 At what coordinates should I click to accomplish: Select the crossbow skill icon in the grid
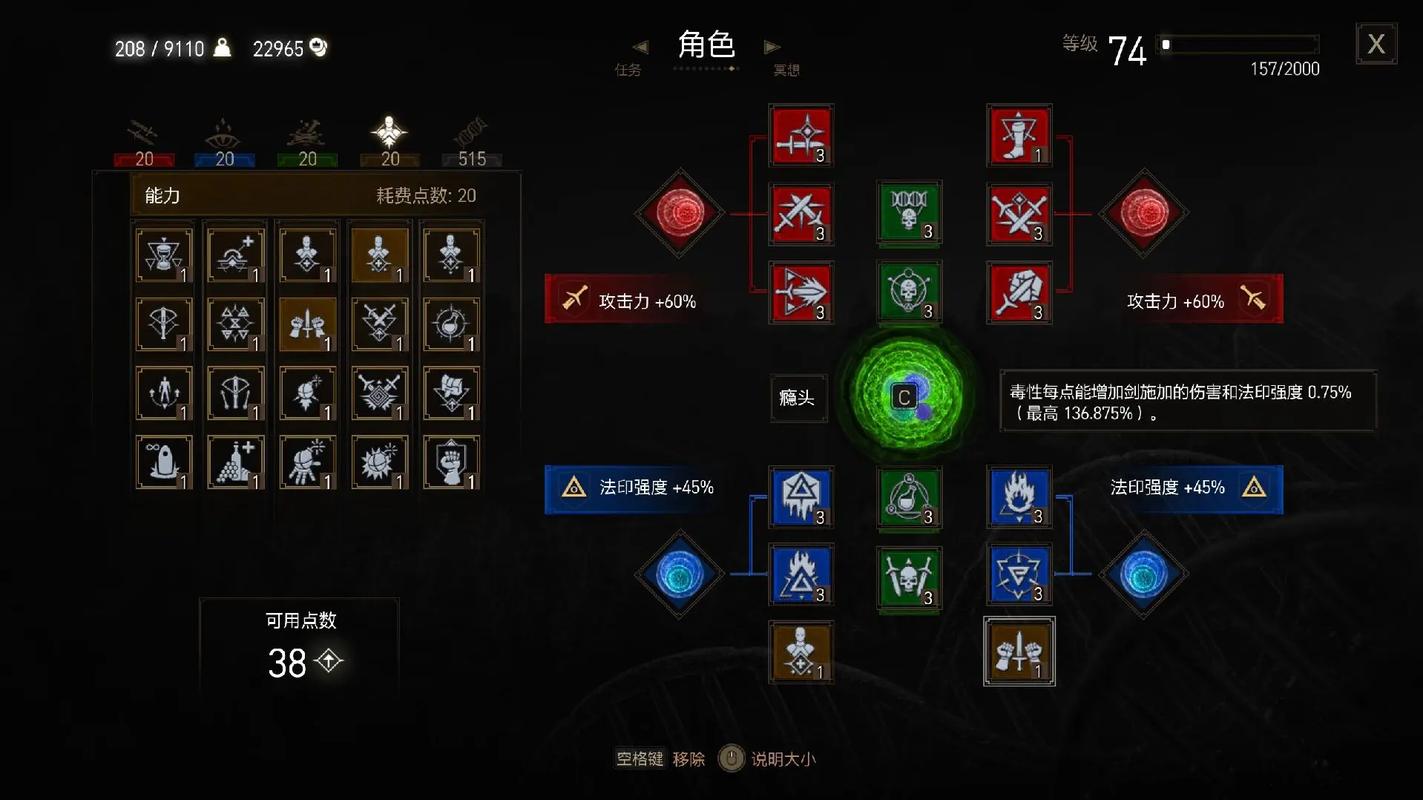(x=163, y=322)
